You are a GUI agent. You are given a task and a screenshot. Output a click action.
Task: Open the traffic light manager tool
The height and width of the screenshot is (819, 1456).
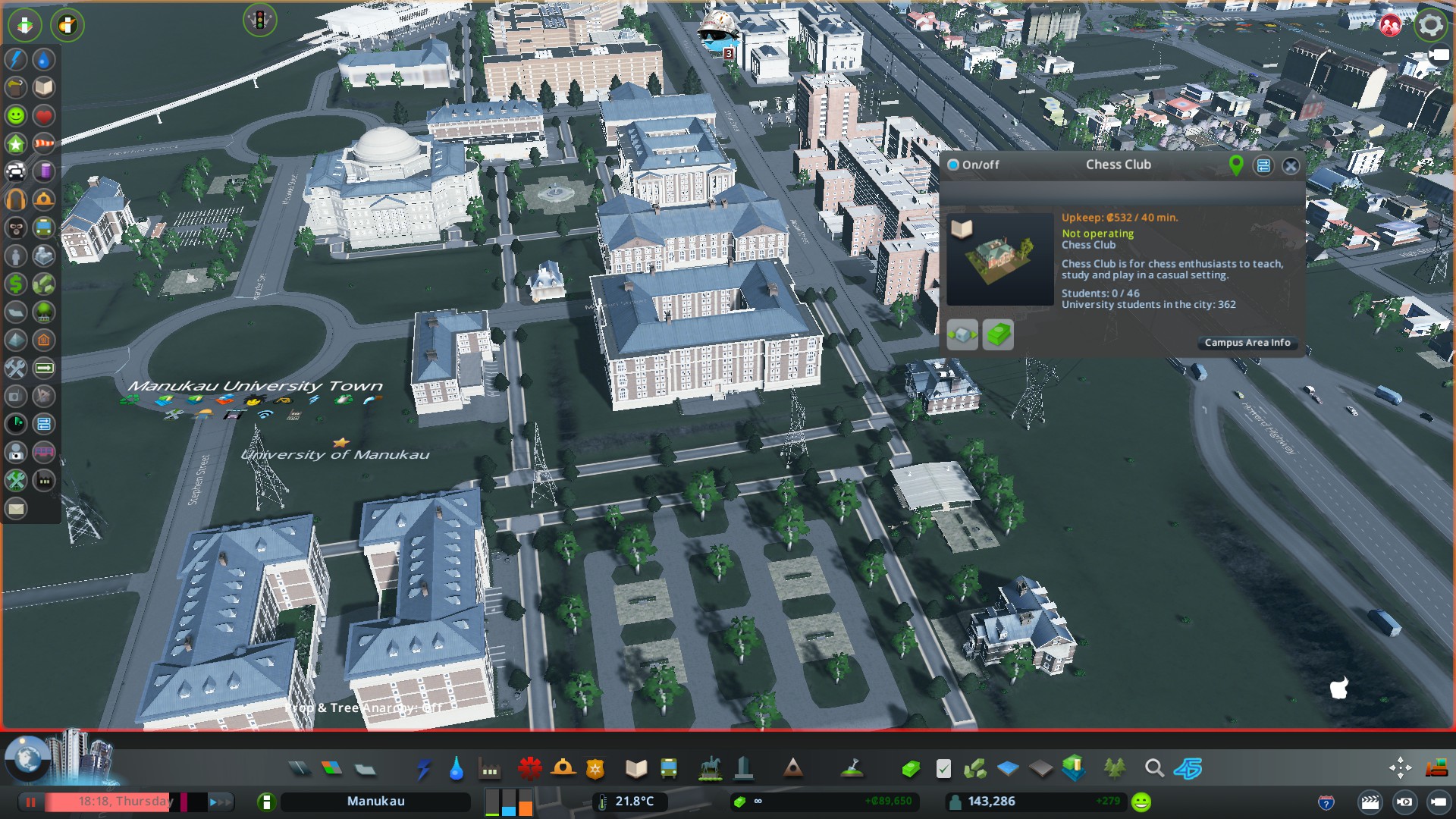pyautogui.click(x=259, y=20)
